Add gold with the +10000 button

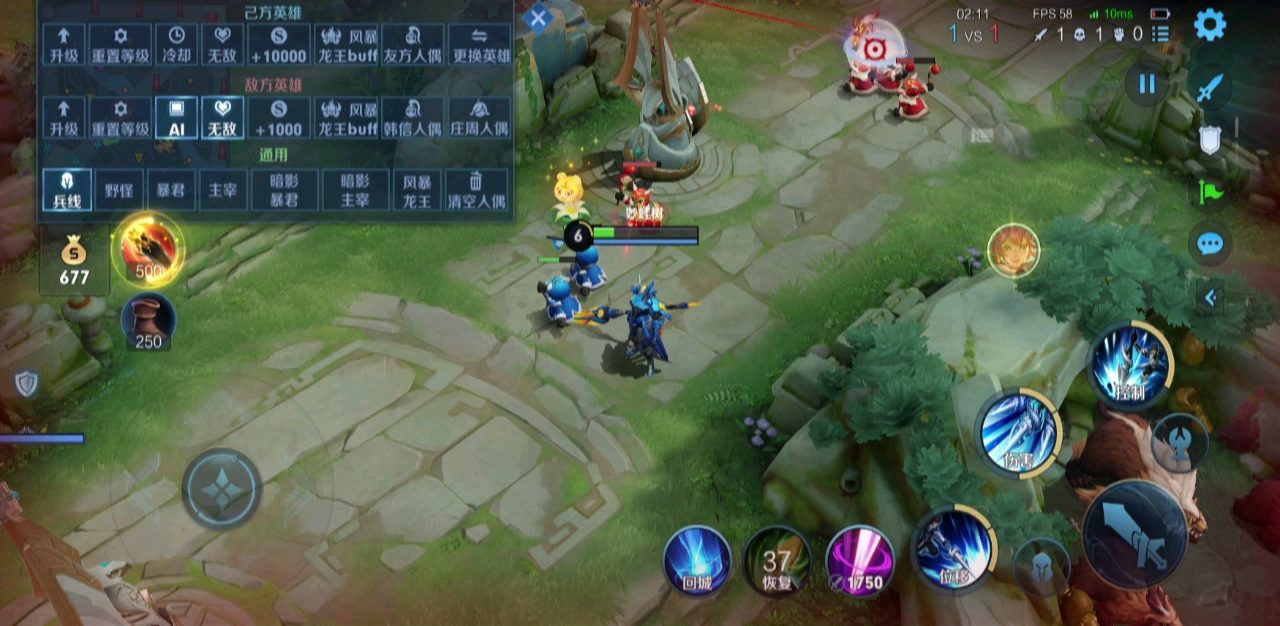point(278,45)
